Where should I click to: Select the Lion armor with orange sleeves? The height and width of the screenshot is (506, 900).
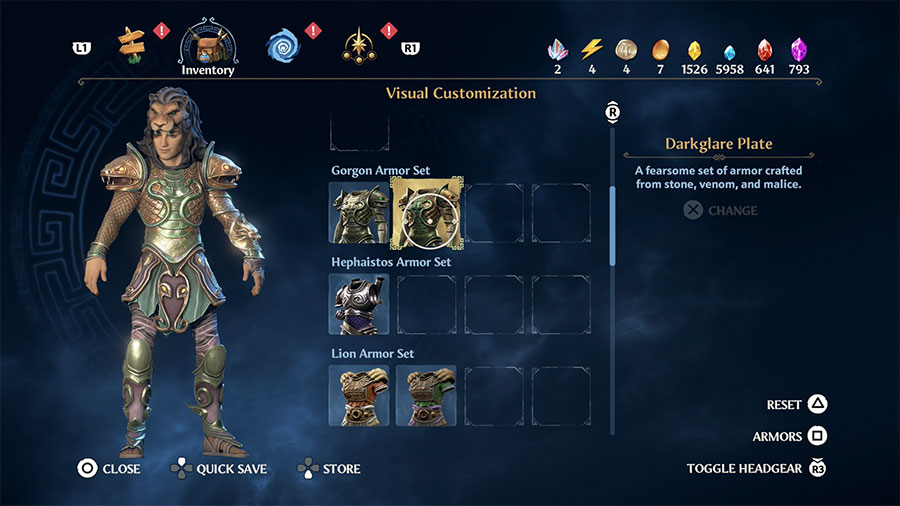359,395
